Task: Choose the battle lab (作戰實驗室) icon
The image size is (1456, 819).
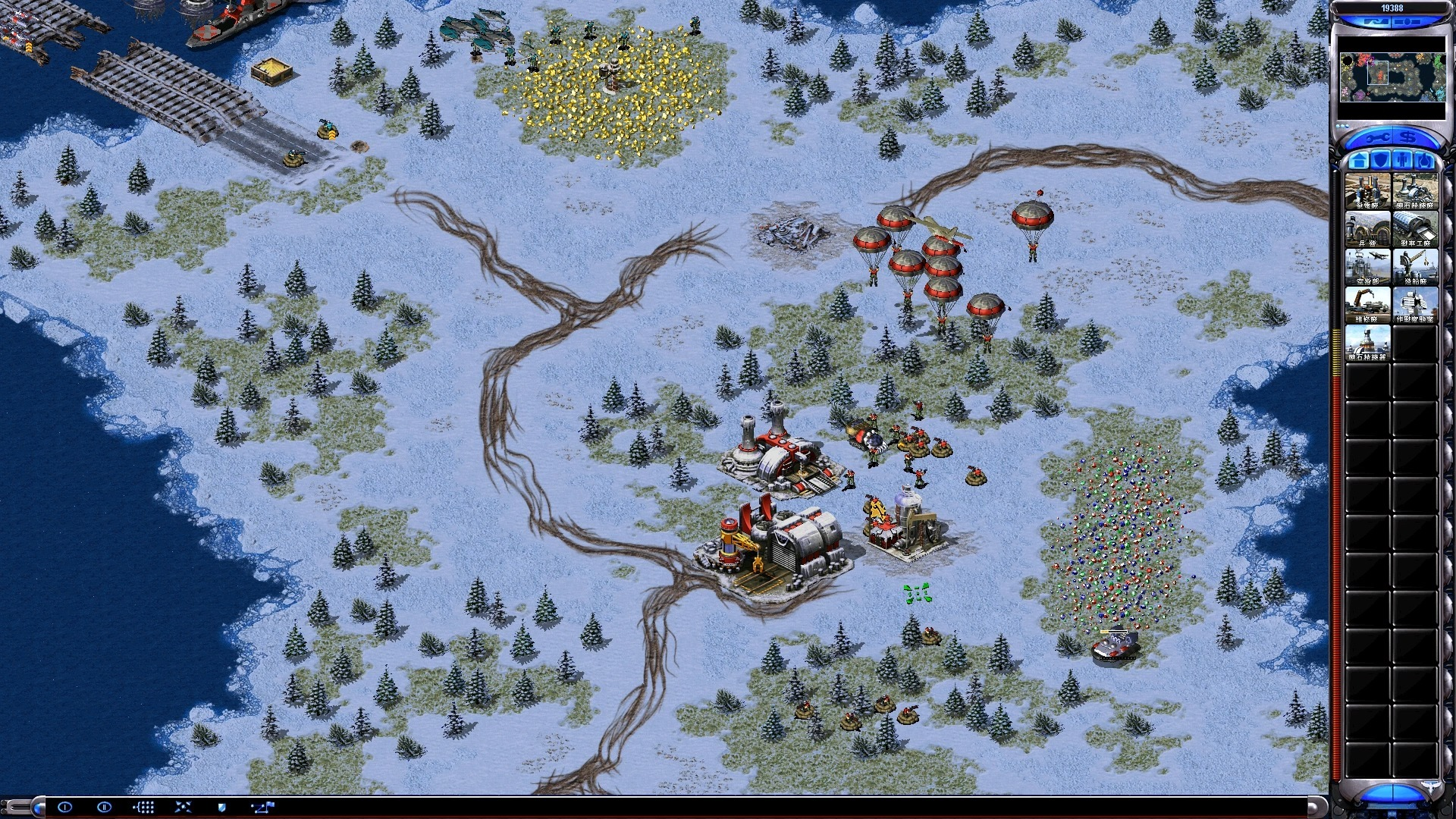Action: click(x=1415, y=304)
